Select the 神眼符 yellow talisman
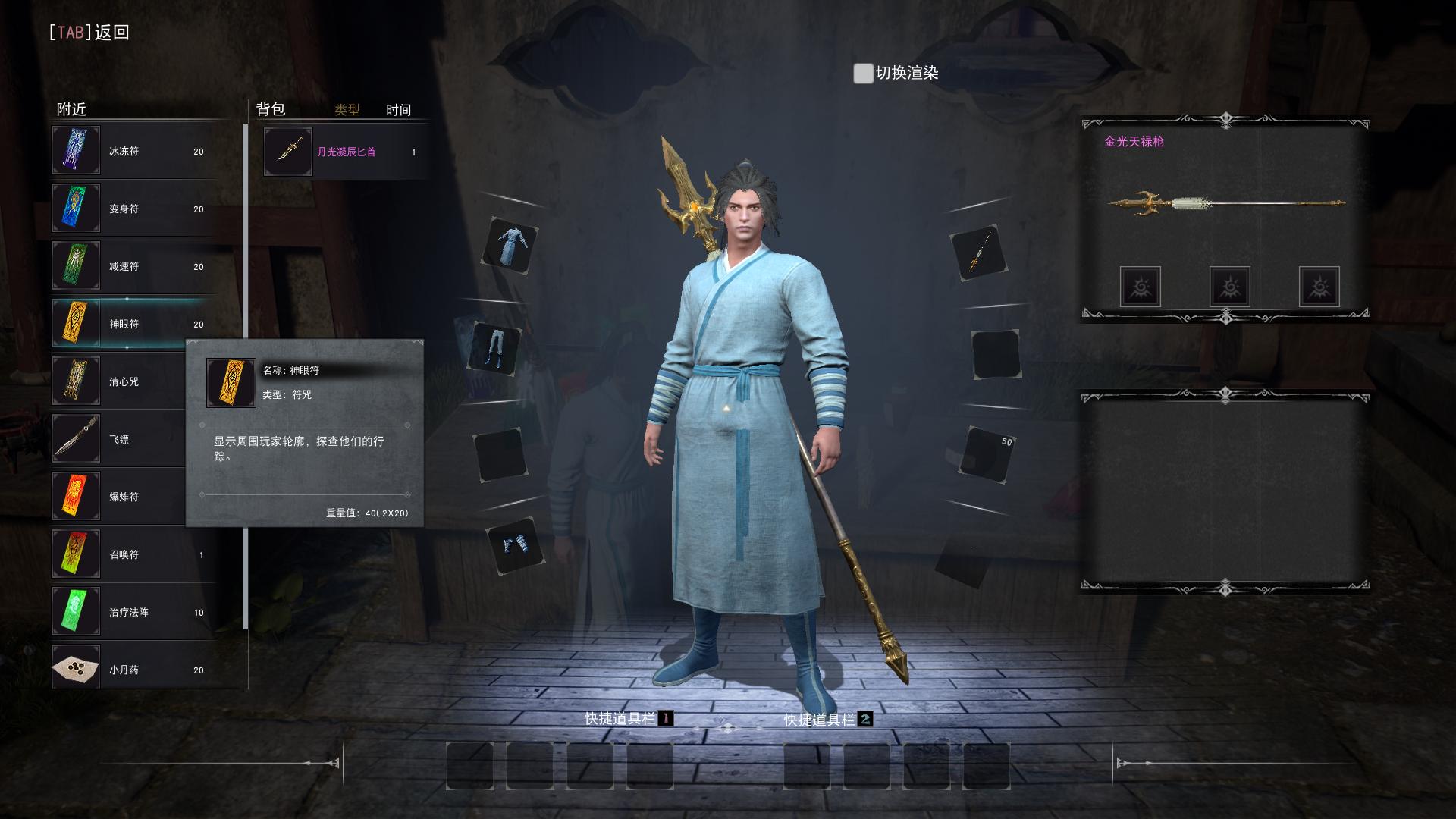Viewport: 1456px width, 819px height. [x=133, y=324]
